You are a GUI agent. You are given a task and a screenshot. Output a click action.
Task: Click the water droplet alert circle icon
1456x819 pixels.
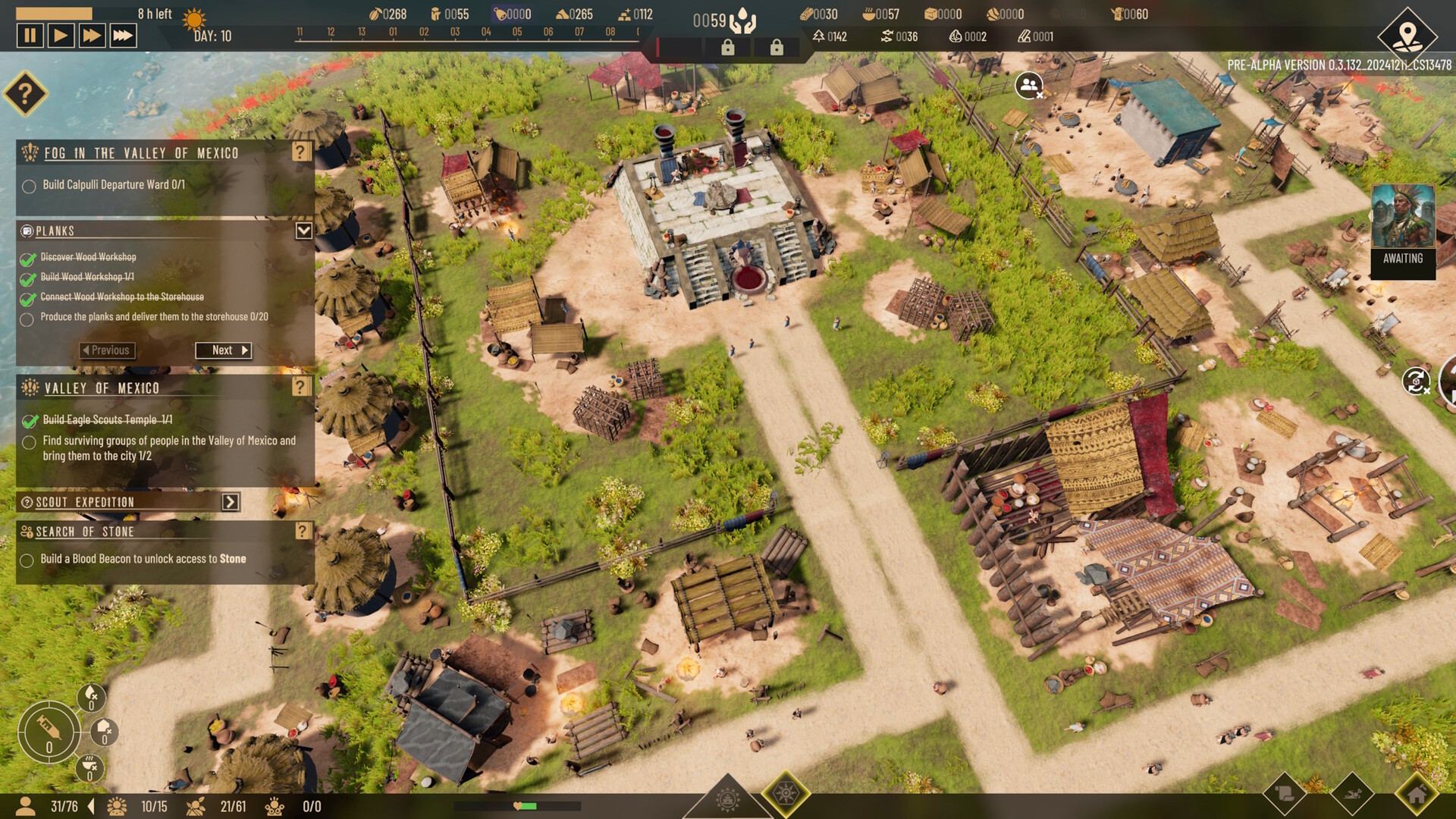[91, 697]
